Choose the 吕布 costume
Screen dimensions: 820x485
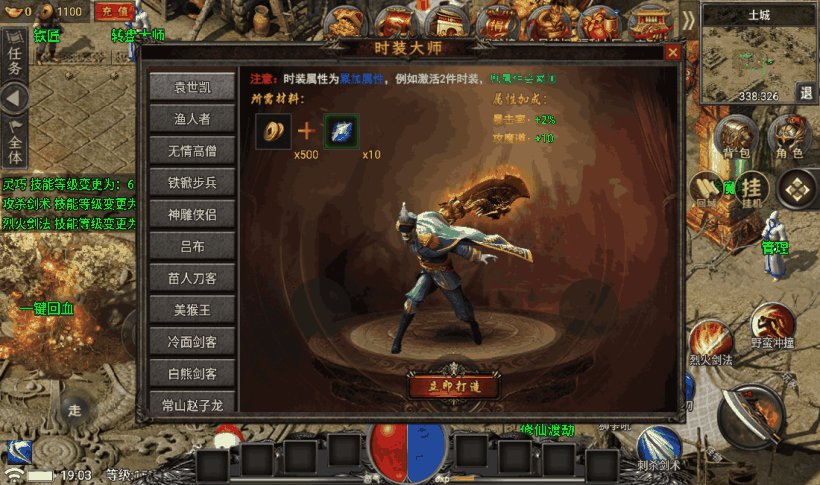click(194, 246)
